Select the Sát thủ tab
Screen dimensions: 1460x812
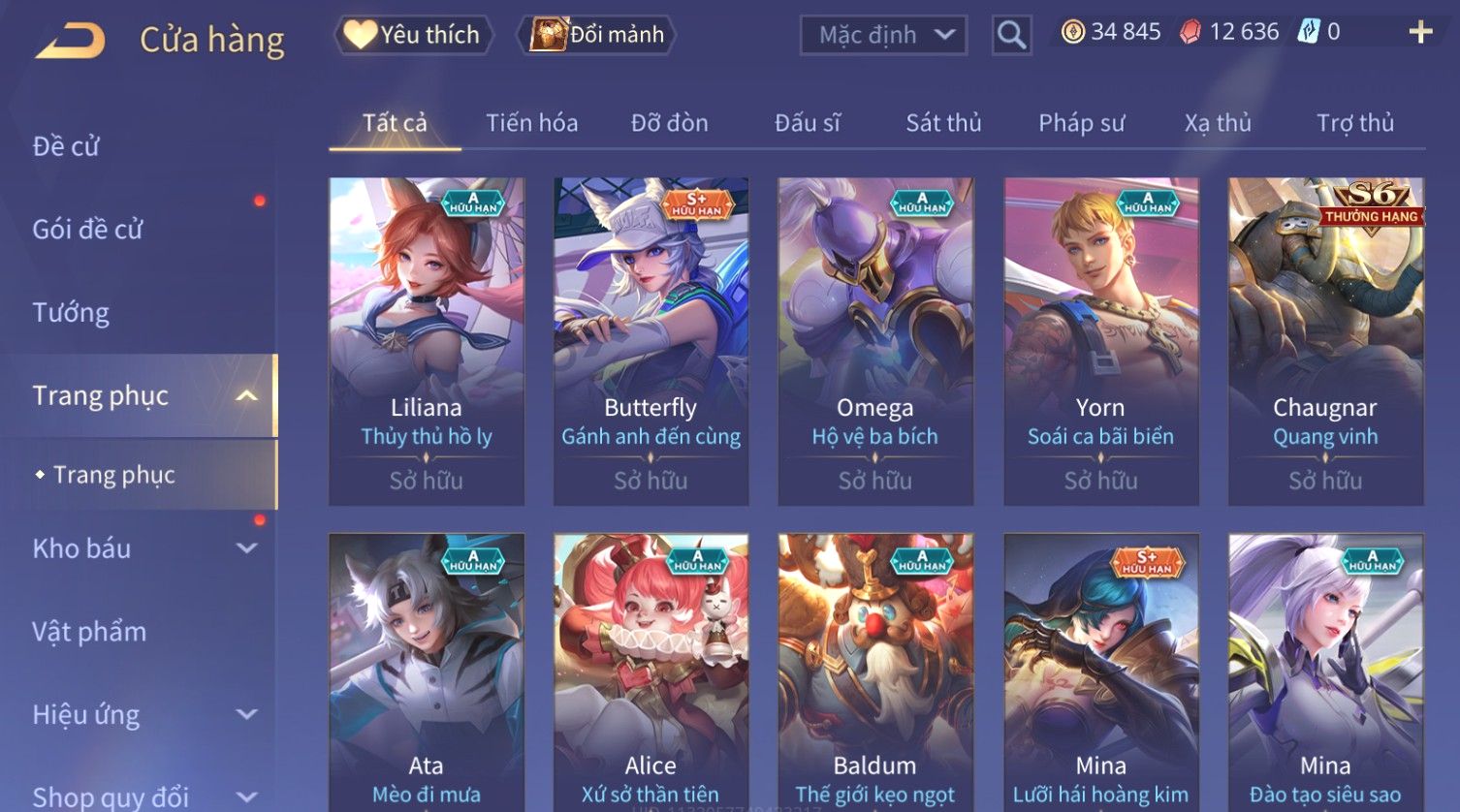point(943,123)
